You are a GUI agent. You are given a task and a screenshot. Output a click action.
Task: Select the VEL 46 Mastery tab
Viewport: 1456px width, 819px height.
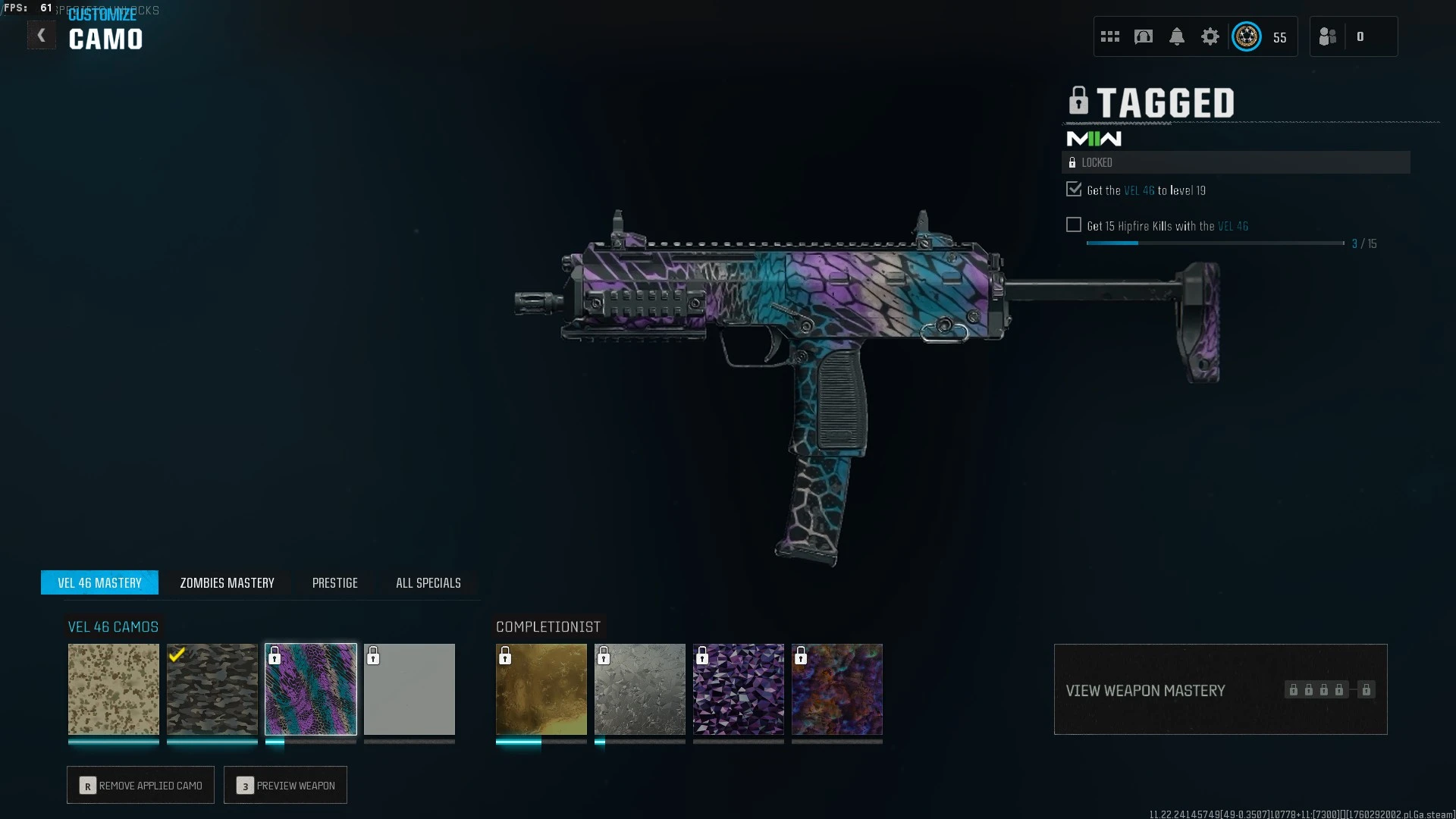pyautogui.click(x=99, y=582)
